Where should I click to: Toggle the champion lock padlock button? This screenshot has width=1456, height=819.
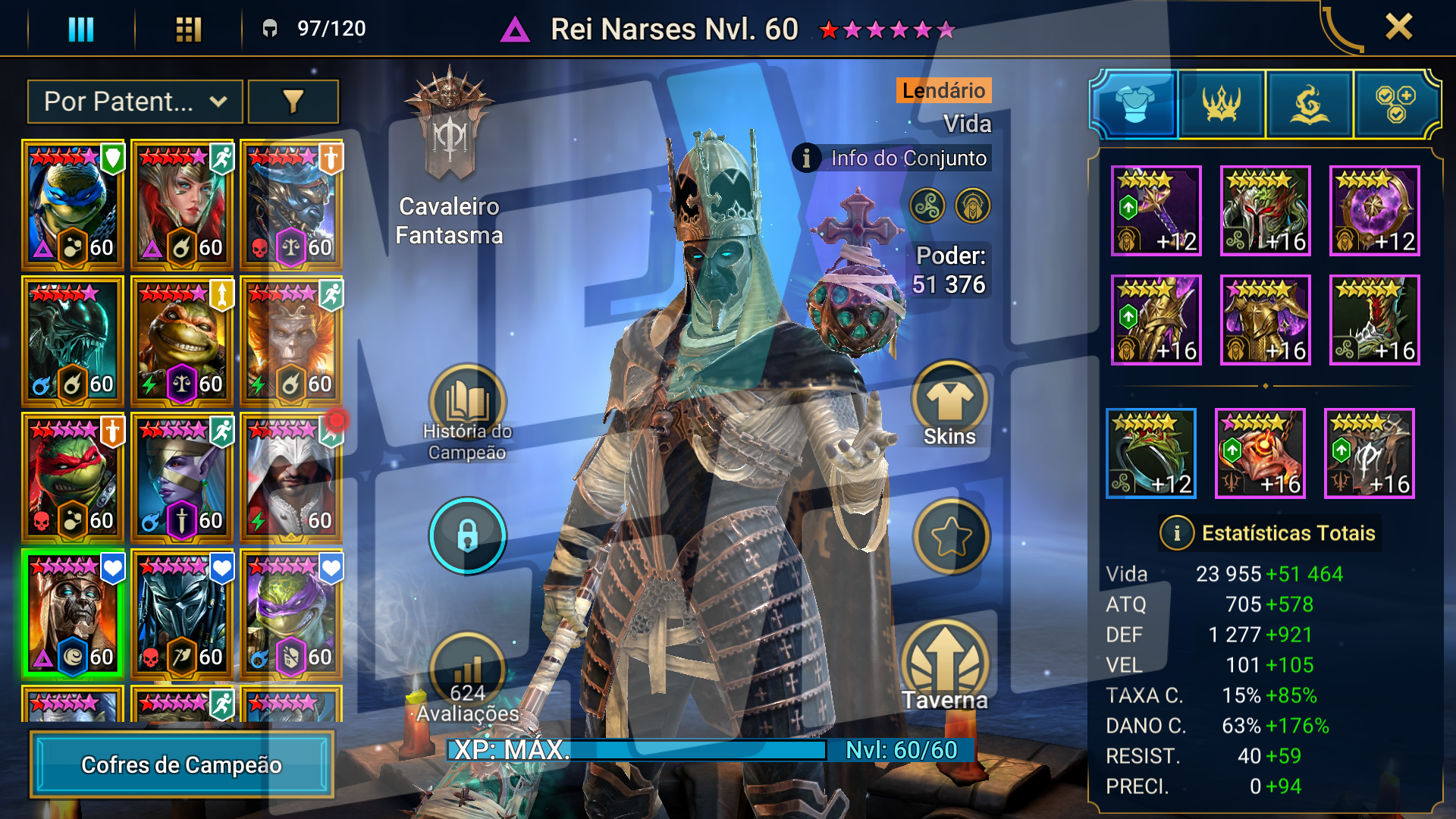467,535
